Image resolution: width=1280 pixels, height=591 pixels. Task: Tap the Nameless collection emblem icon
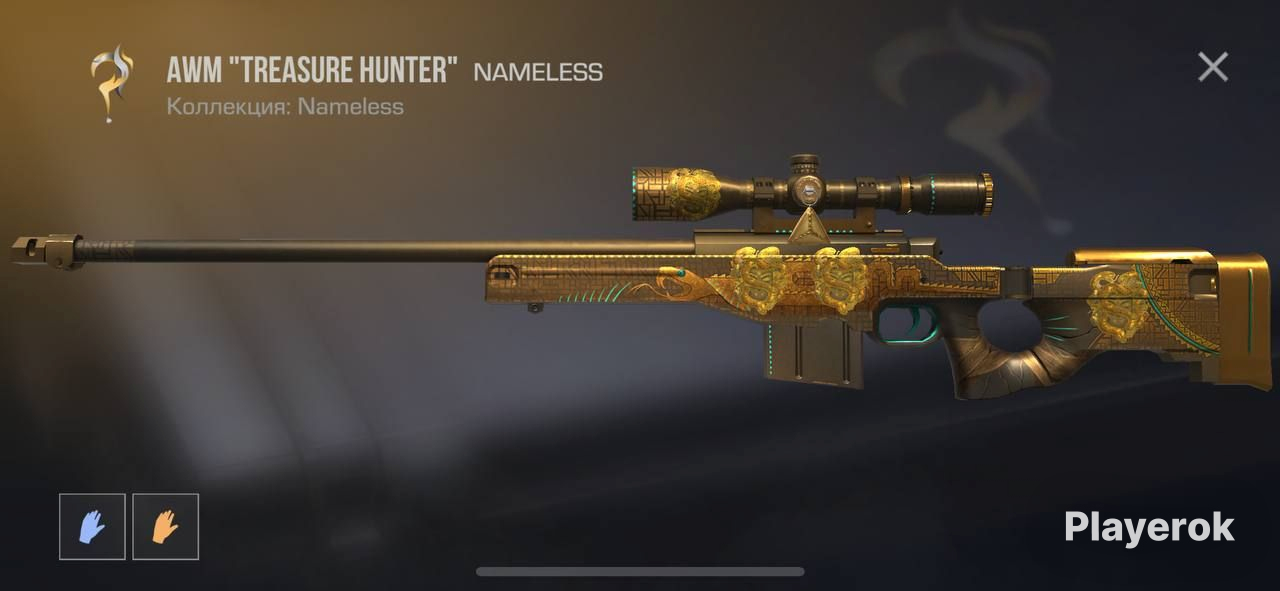(112, 84)
